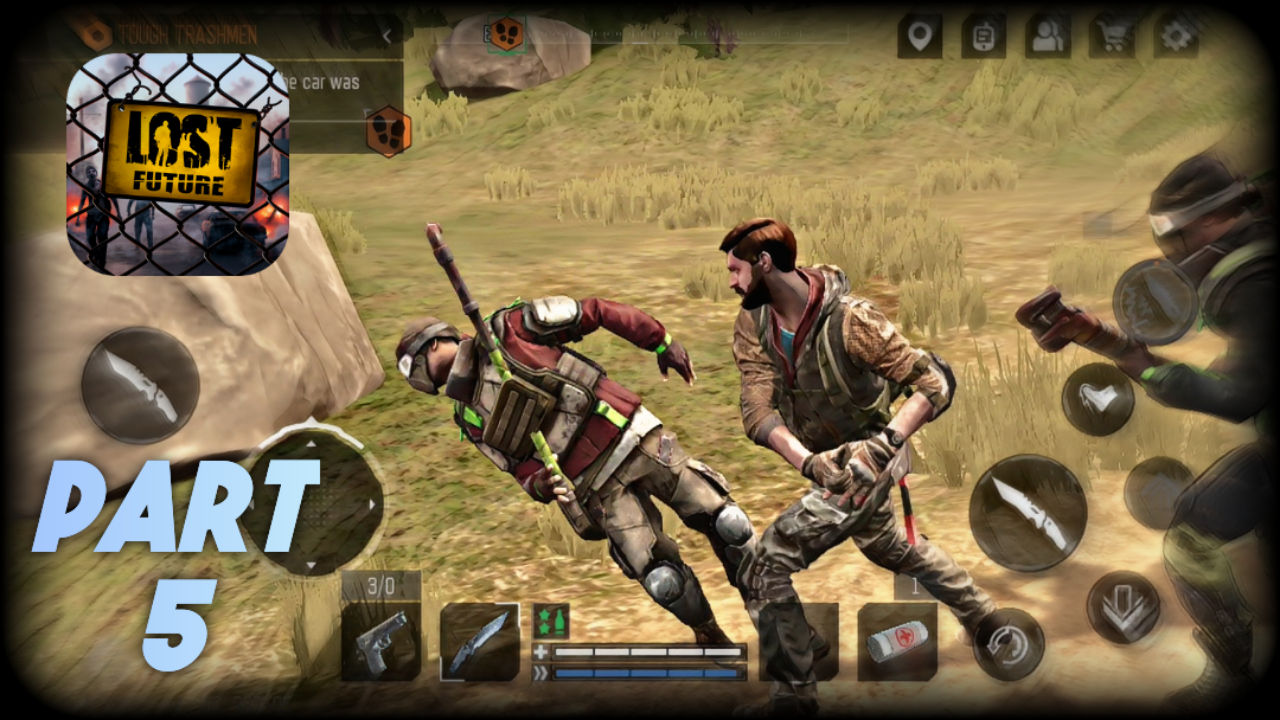Open the quest objective text 'the car was'
Image resolution: width=1280 pixels, height=720 pixels.
tap(318, 83)
